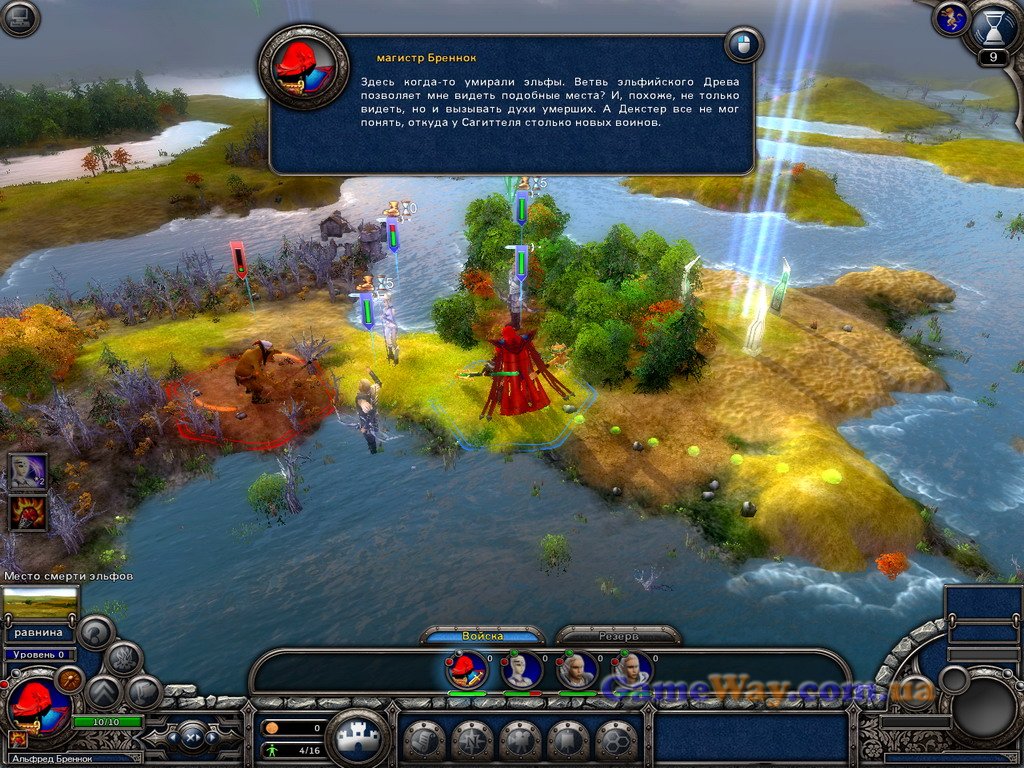Click the purple-haired face icon on left edge
The height and width of the screenshot is (768, 1024).
pos(26,470)
